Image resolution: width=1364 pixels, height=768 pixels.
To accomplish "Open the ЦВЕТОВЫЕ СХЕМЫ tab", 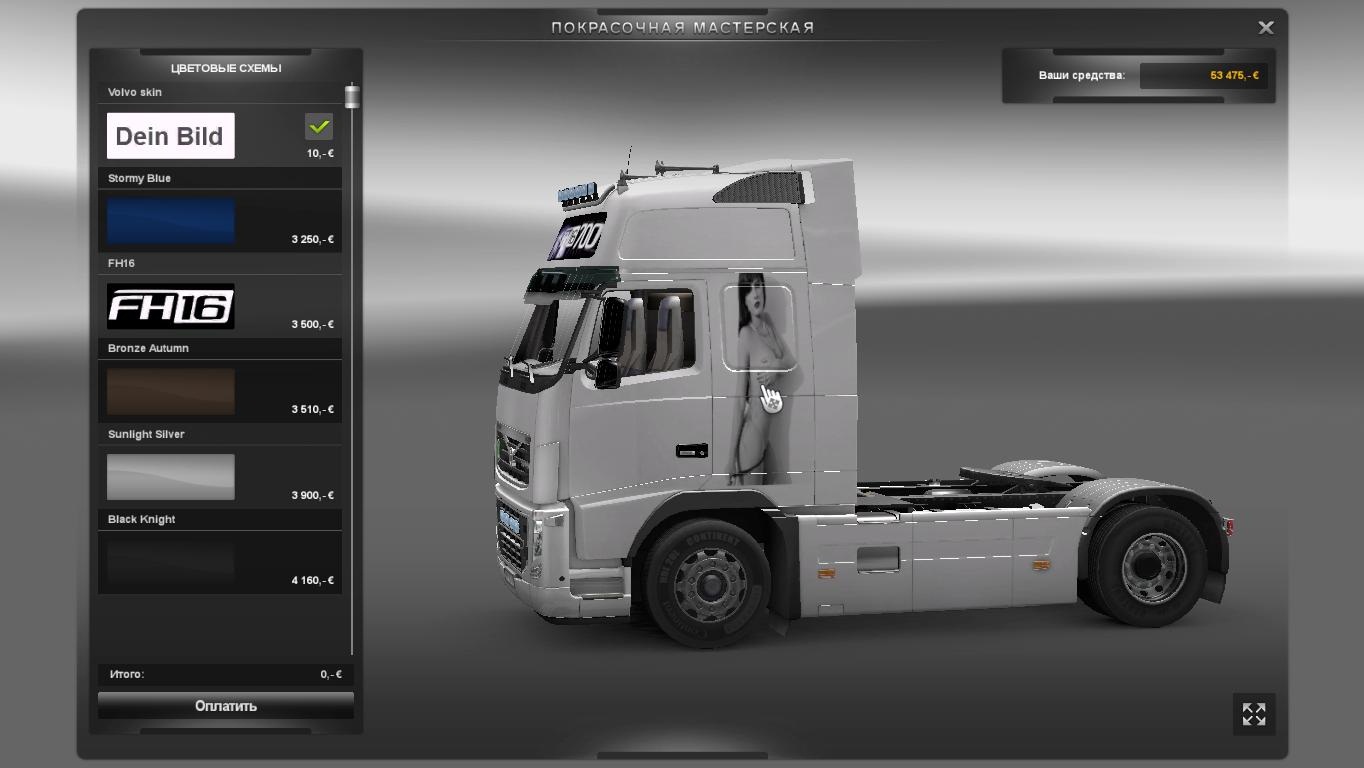I will click(225, 68).
